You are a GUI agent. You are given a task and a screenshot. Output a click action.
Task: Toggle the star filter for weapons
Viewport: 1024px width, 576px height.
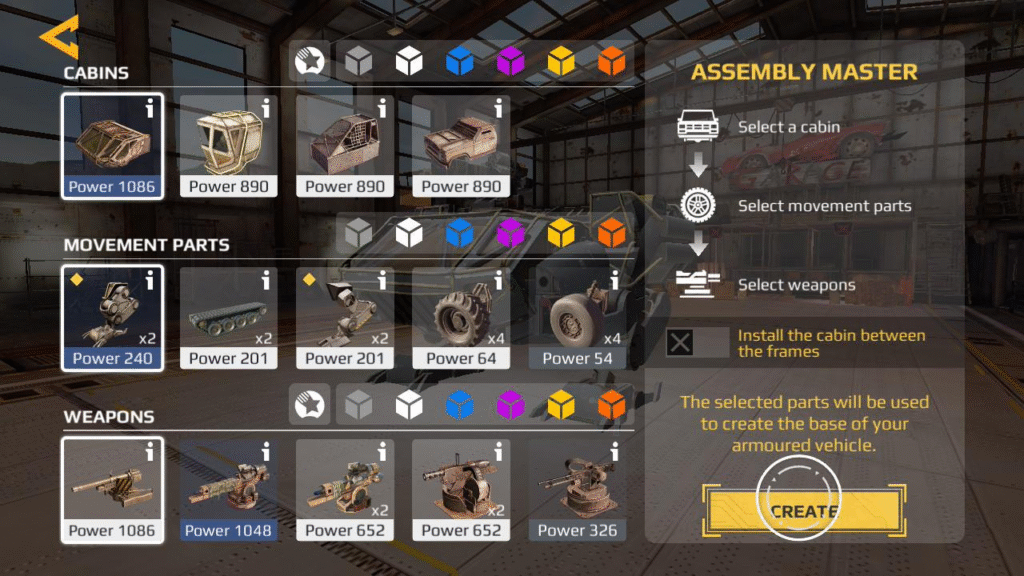pyautogui.click(x=310, y=405)
